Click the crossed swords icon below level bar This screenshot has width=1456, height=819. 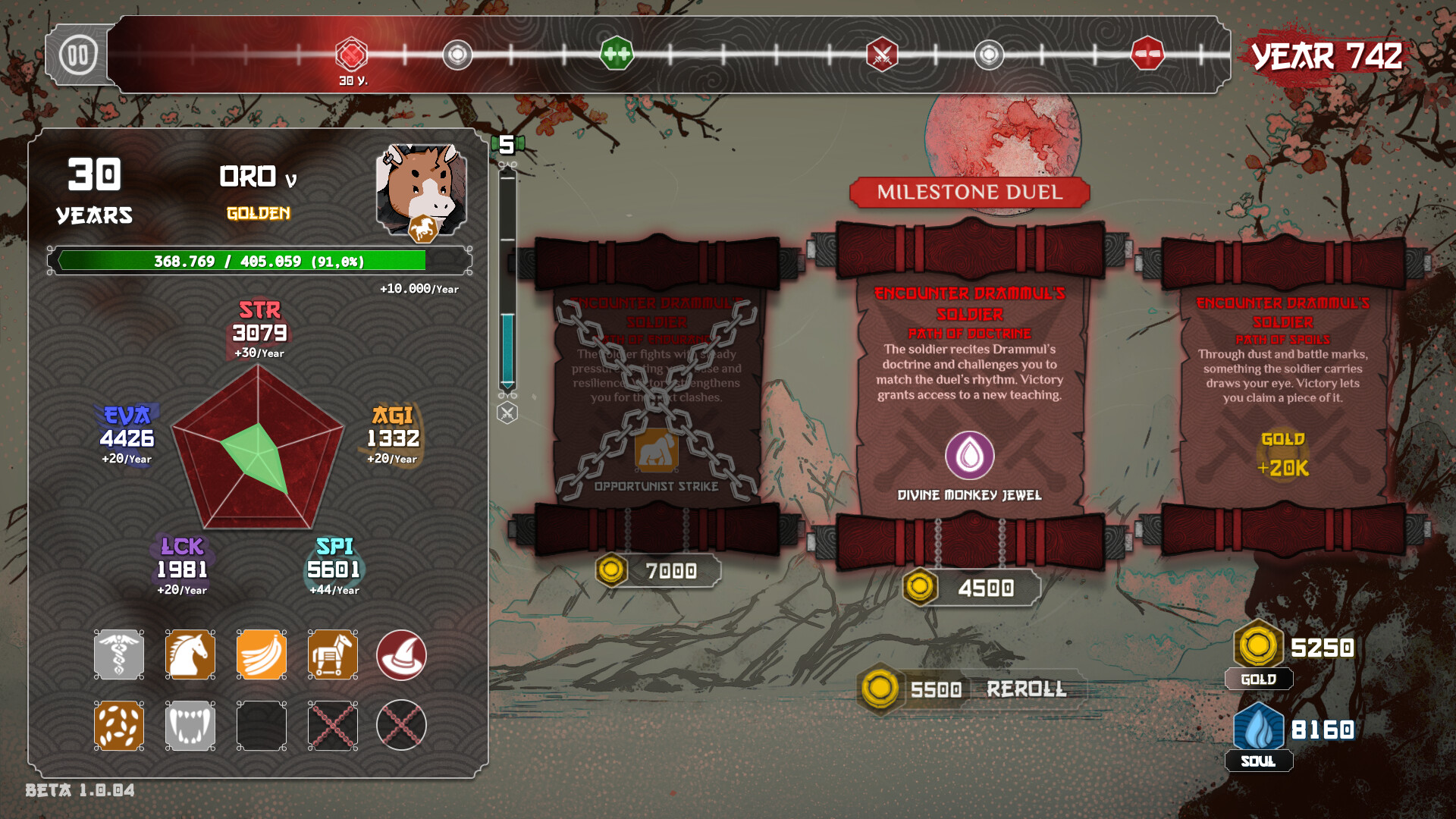507,413
